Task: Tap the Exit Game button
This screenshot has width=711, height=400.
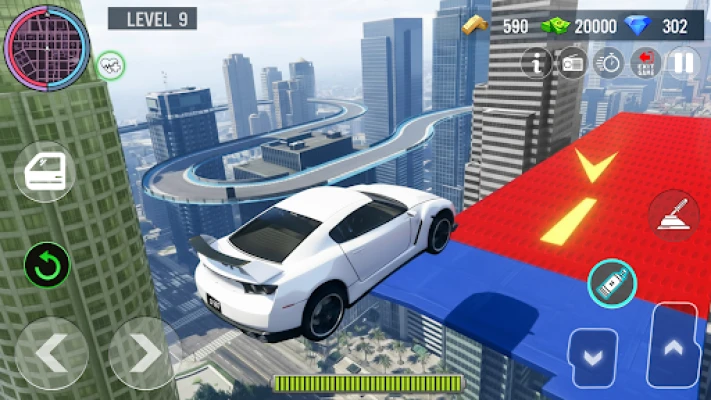Action: [645, 62]
